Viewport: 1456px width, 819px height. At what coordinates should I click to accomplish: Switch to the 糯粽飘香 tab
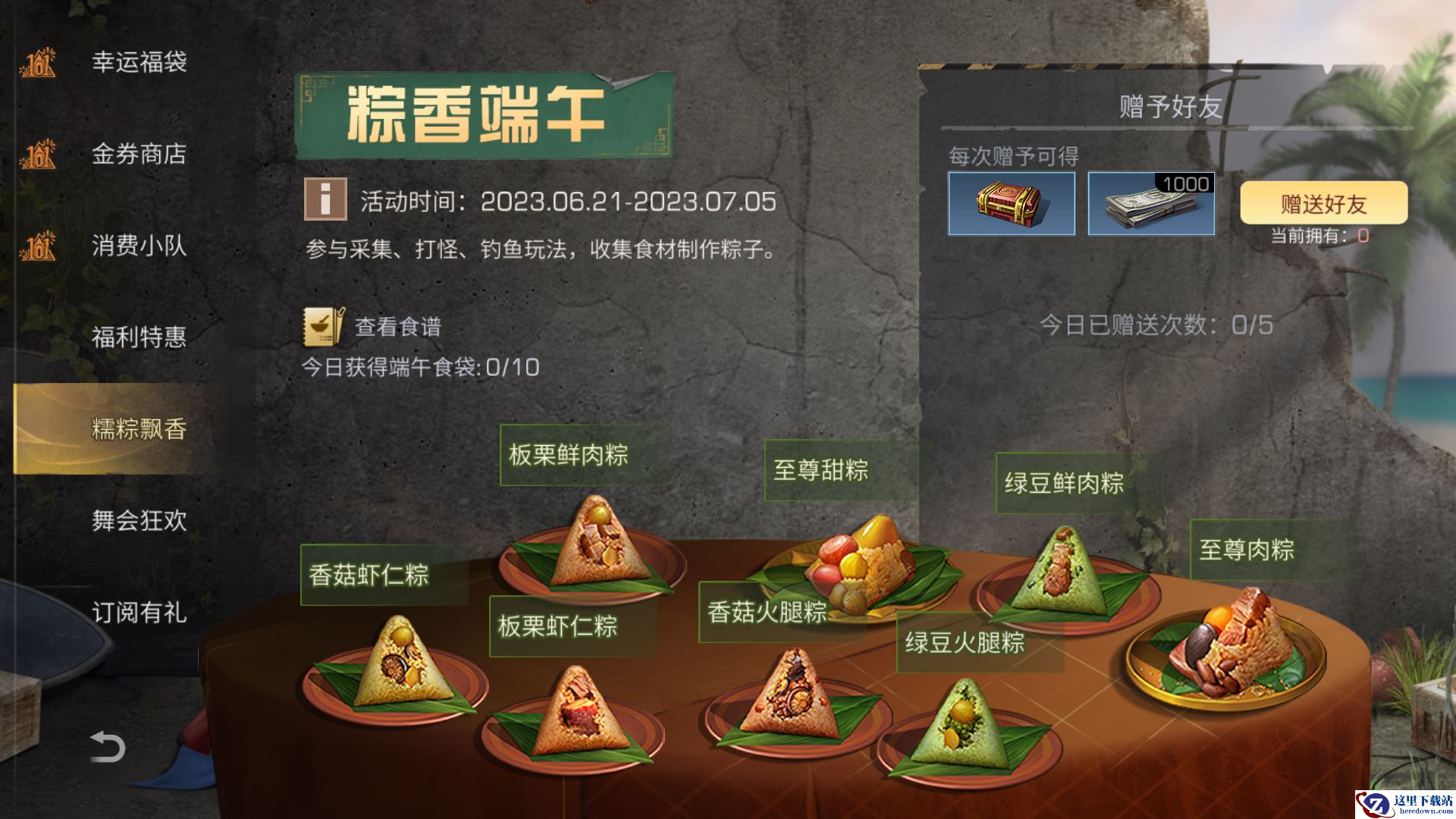point(140,429)
